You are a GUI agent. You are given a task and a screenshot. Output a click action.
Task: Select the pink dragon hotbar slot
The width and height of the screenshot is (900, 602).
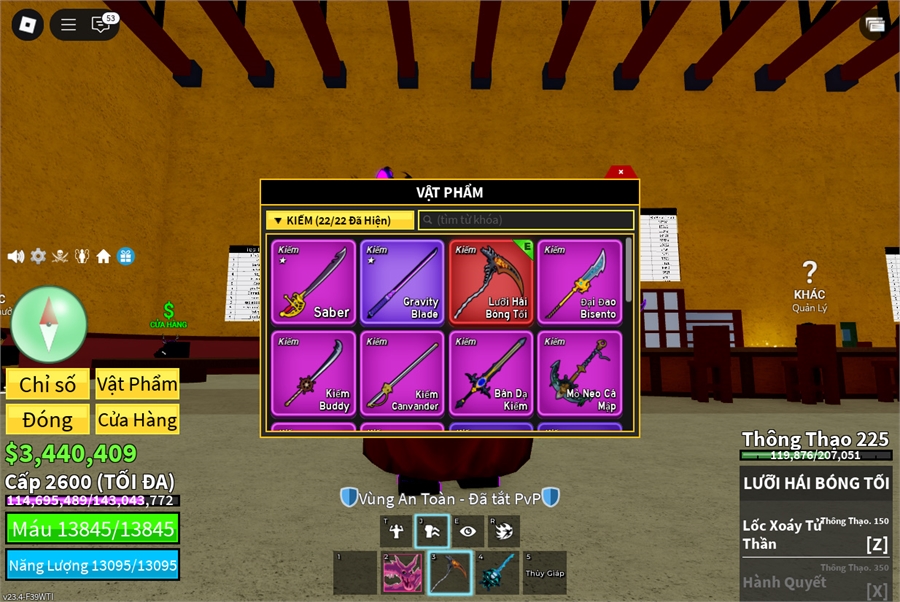tap(402, 573)
